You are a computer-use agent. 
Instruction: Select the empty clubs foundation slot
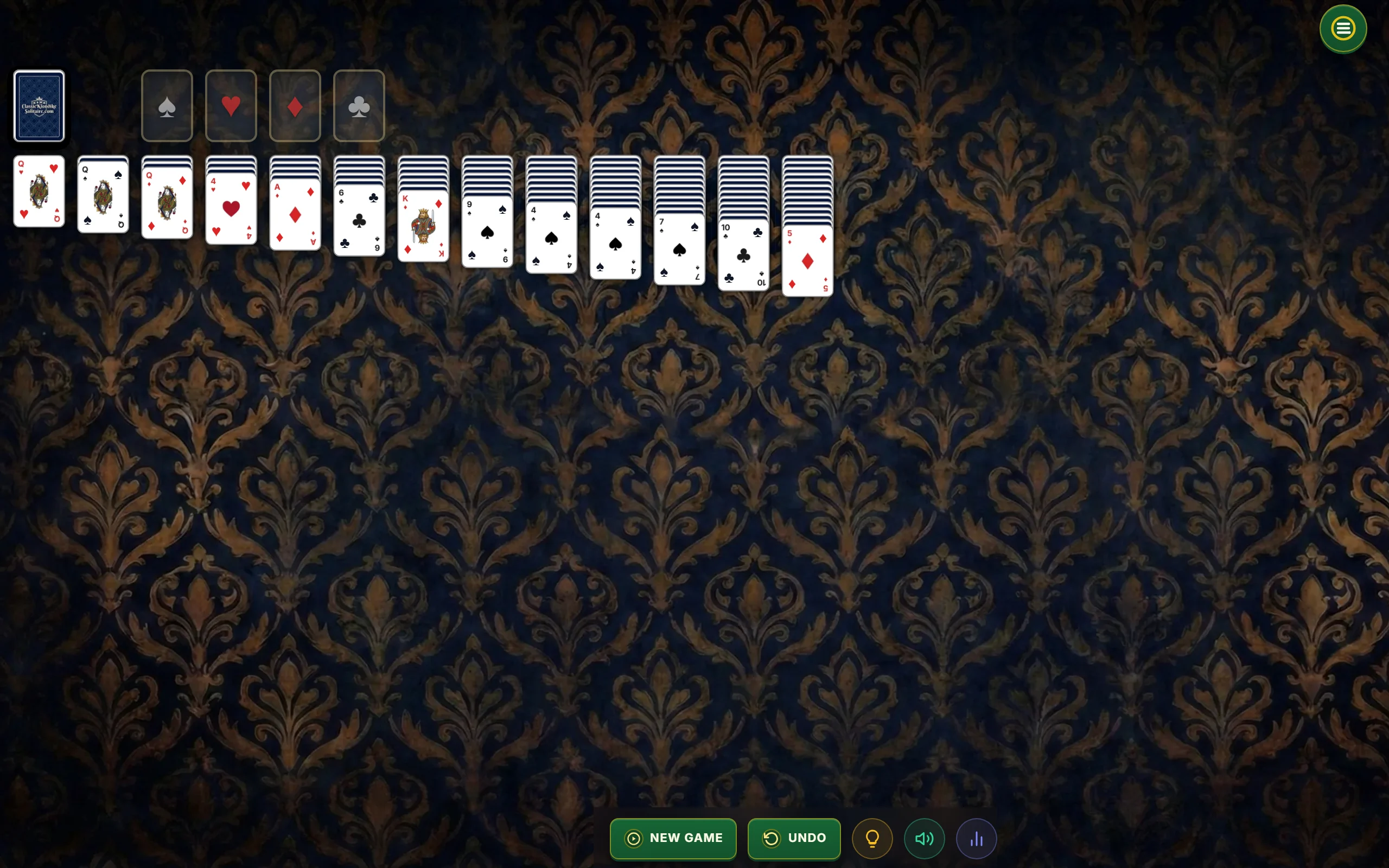(x=359, y=106)
